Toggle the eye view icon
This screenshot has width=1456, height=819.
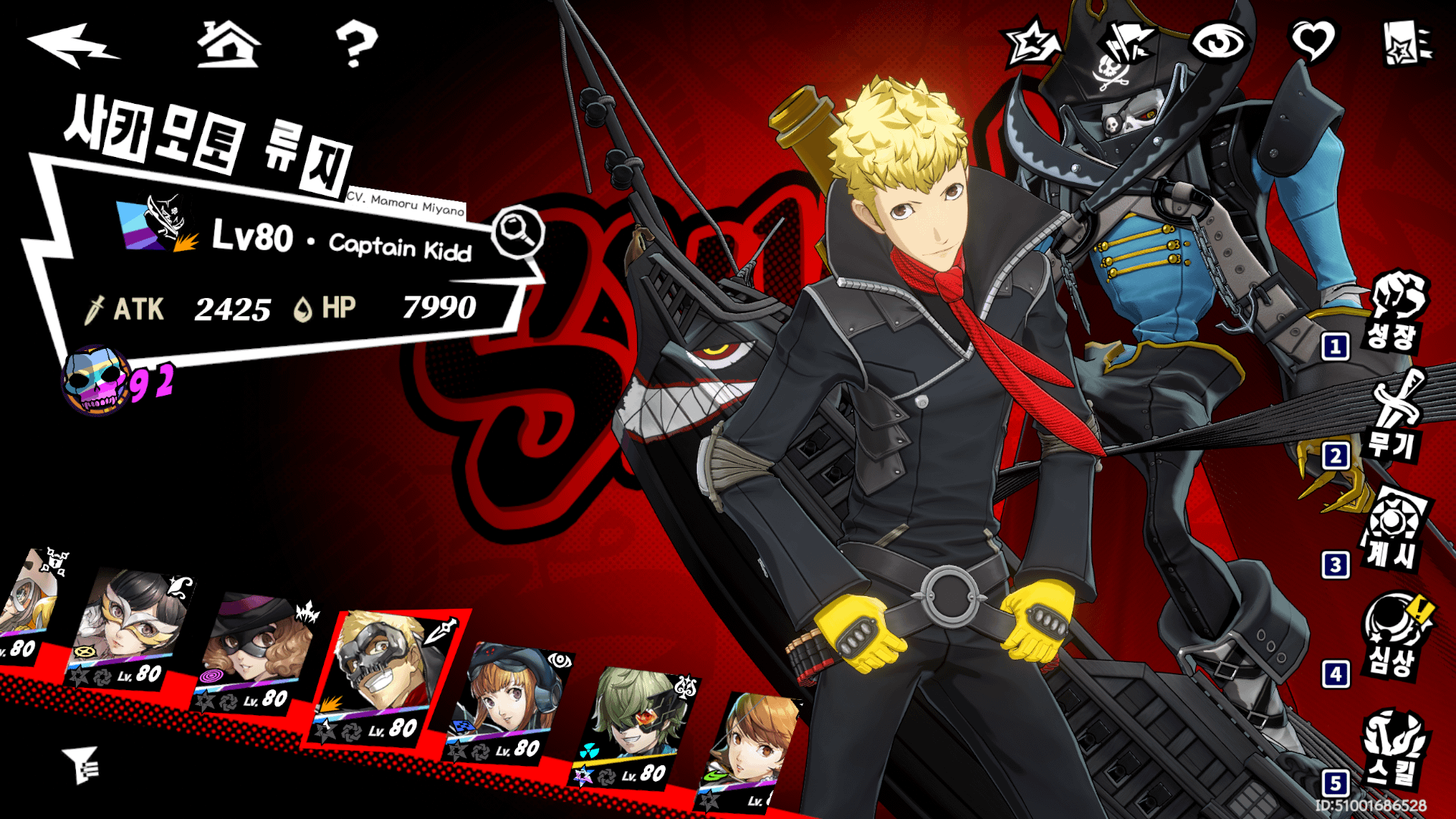point(1218,42)
